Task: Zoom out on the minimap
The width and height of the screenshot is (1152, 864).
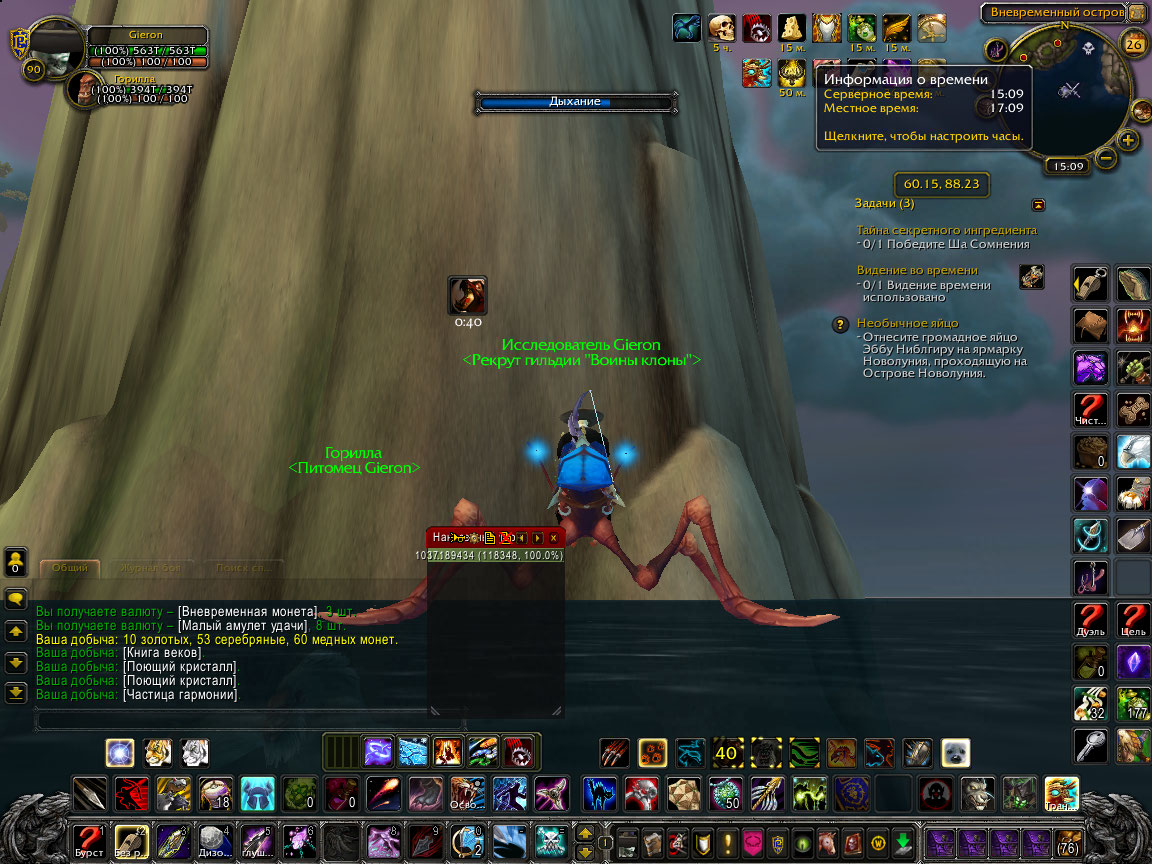Action: [1106, 157]
